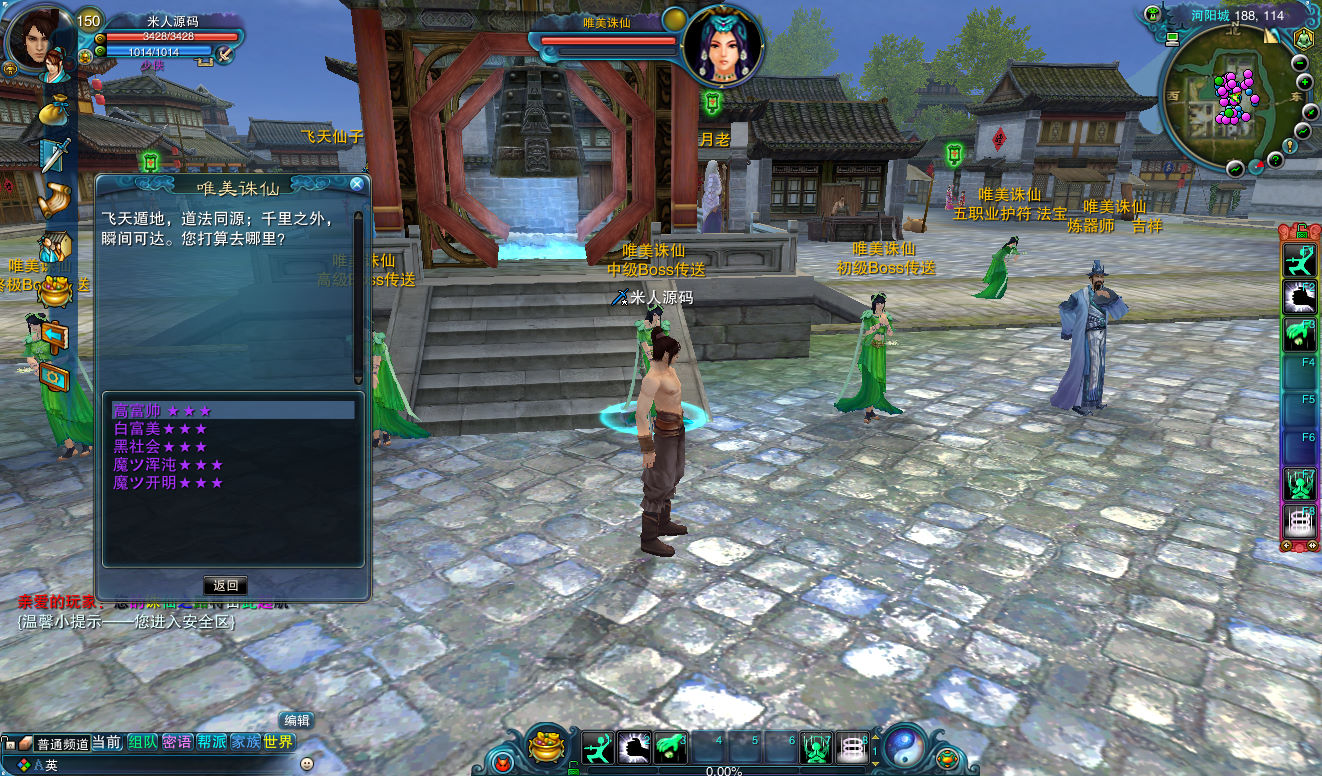Open the quest scroll icon
Screen dimensions: 1322x776
[55, 199]
